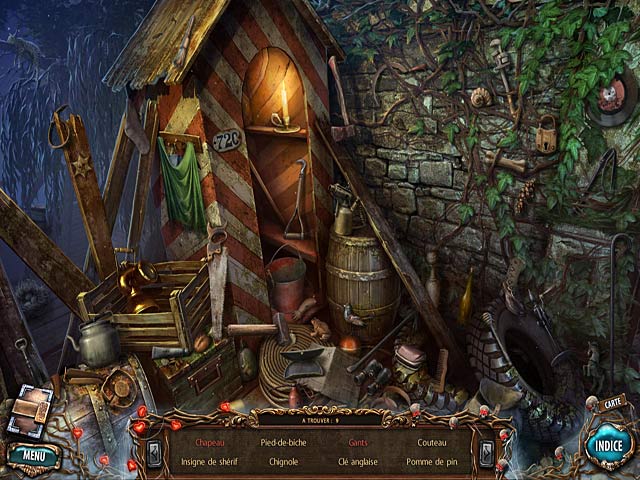Click the left arrow of the item list
The width and height of the screenshot is (640, 480).
[x=154, y=453]
